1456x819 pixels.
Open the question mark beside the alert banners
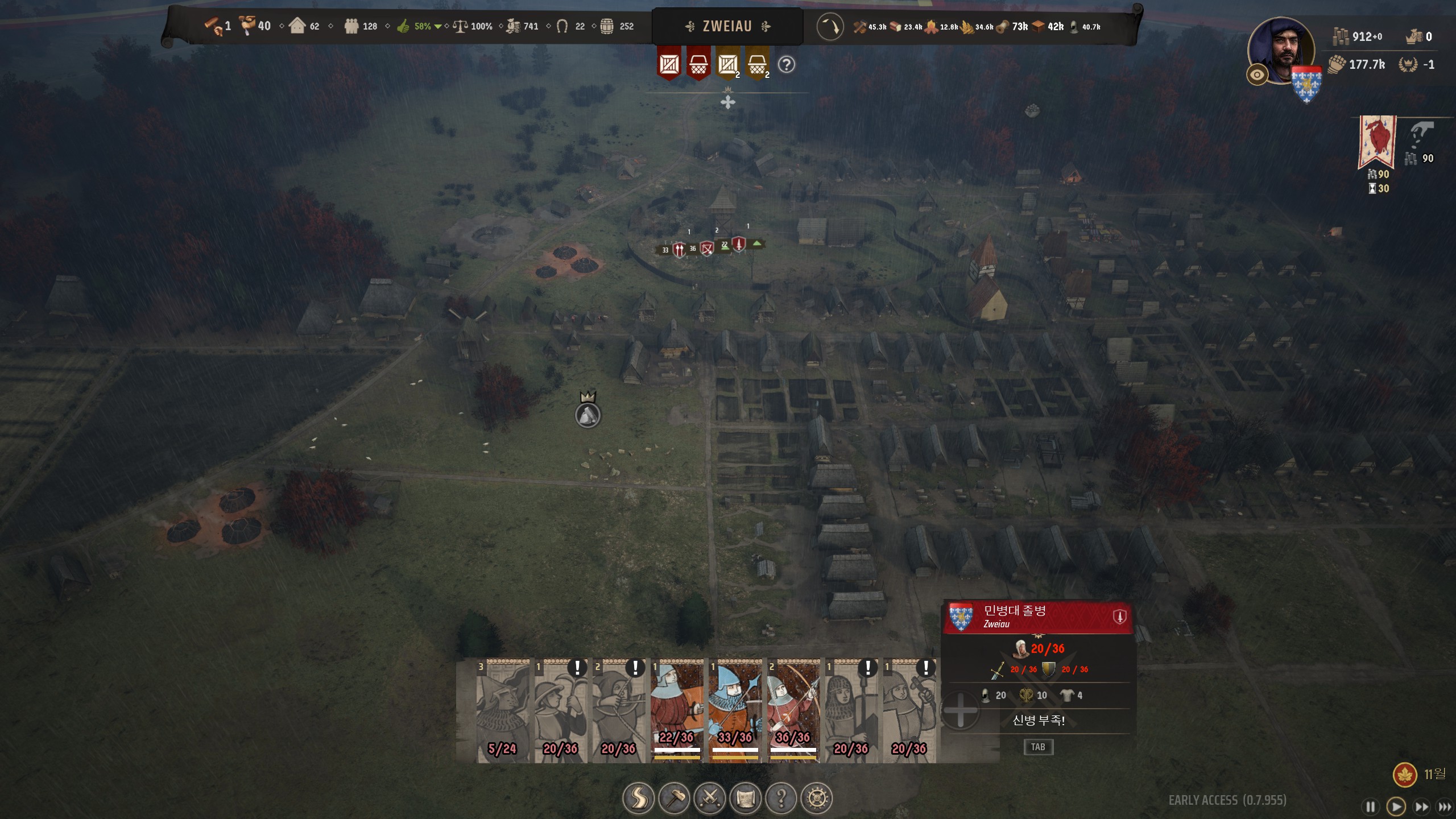[787, 65]
